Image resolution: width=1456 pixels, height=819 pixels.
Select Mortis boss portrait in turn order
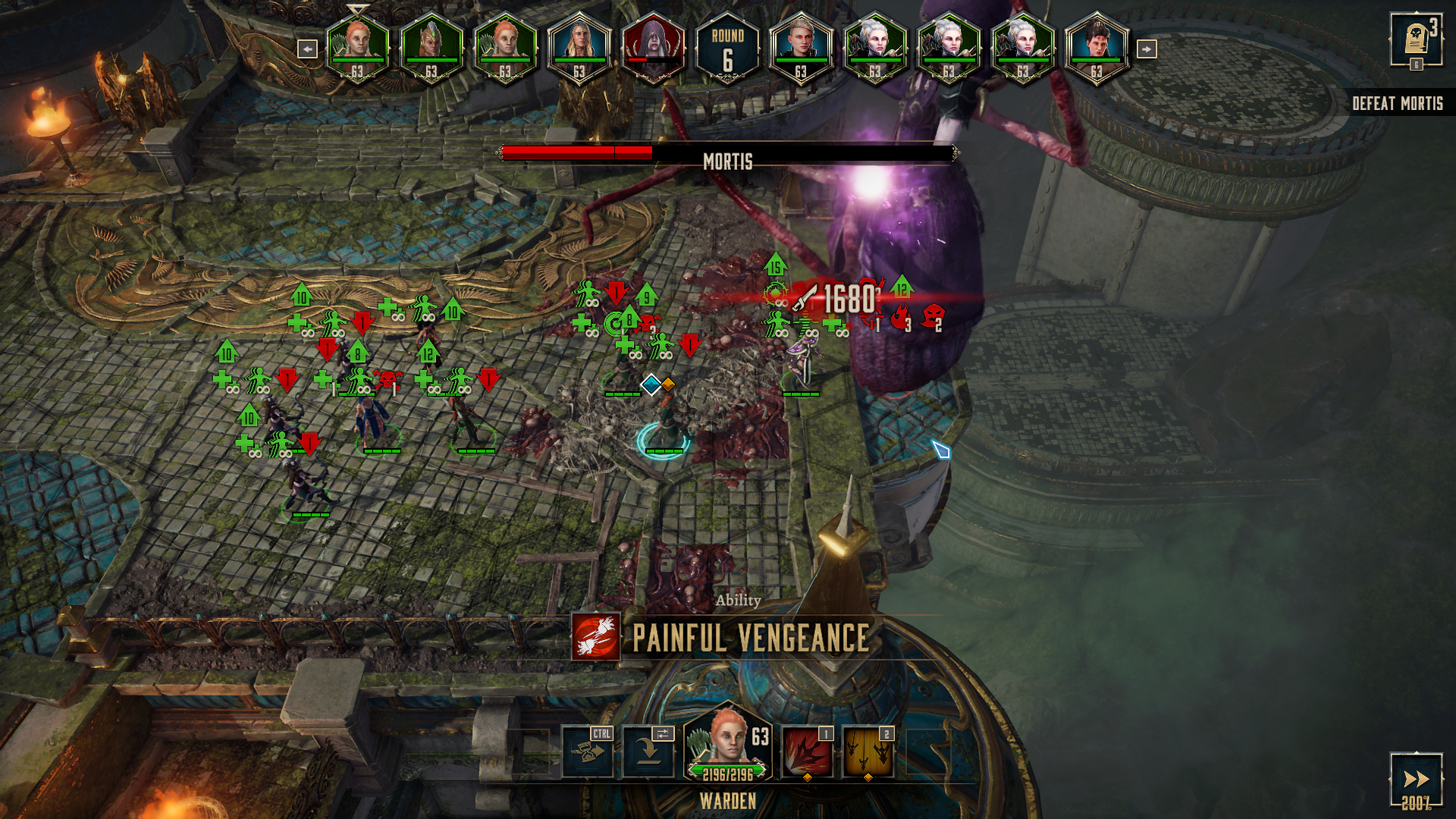[x=653, y=47]
